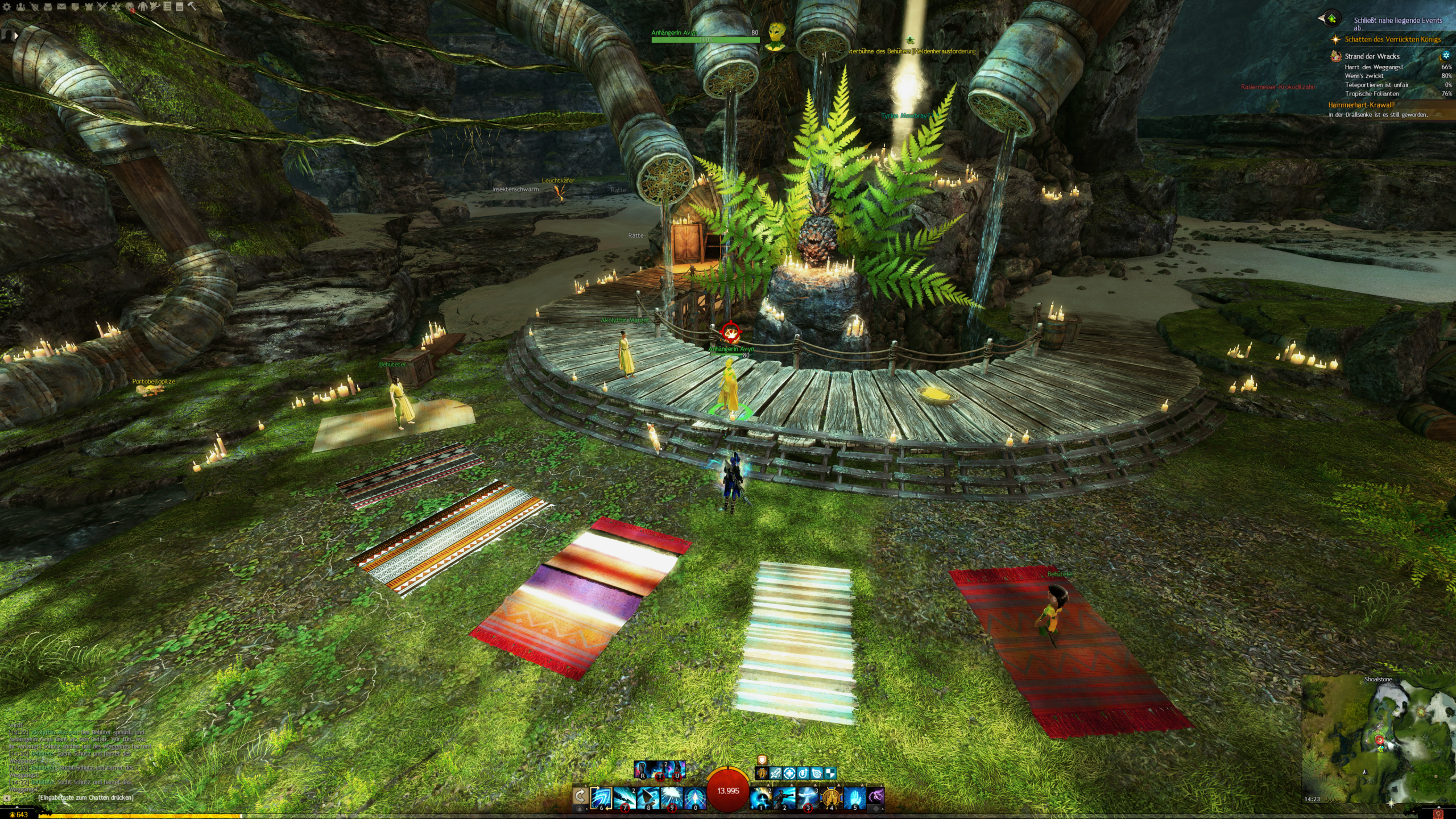Open the mail envelope icon
The width and height of the screenshot is (1456, 819).
[61, 7]
